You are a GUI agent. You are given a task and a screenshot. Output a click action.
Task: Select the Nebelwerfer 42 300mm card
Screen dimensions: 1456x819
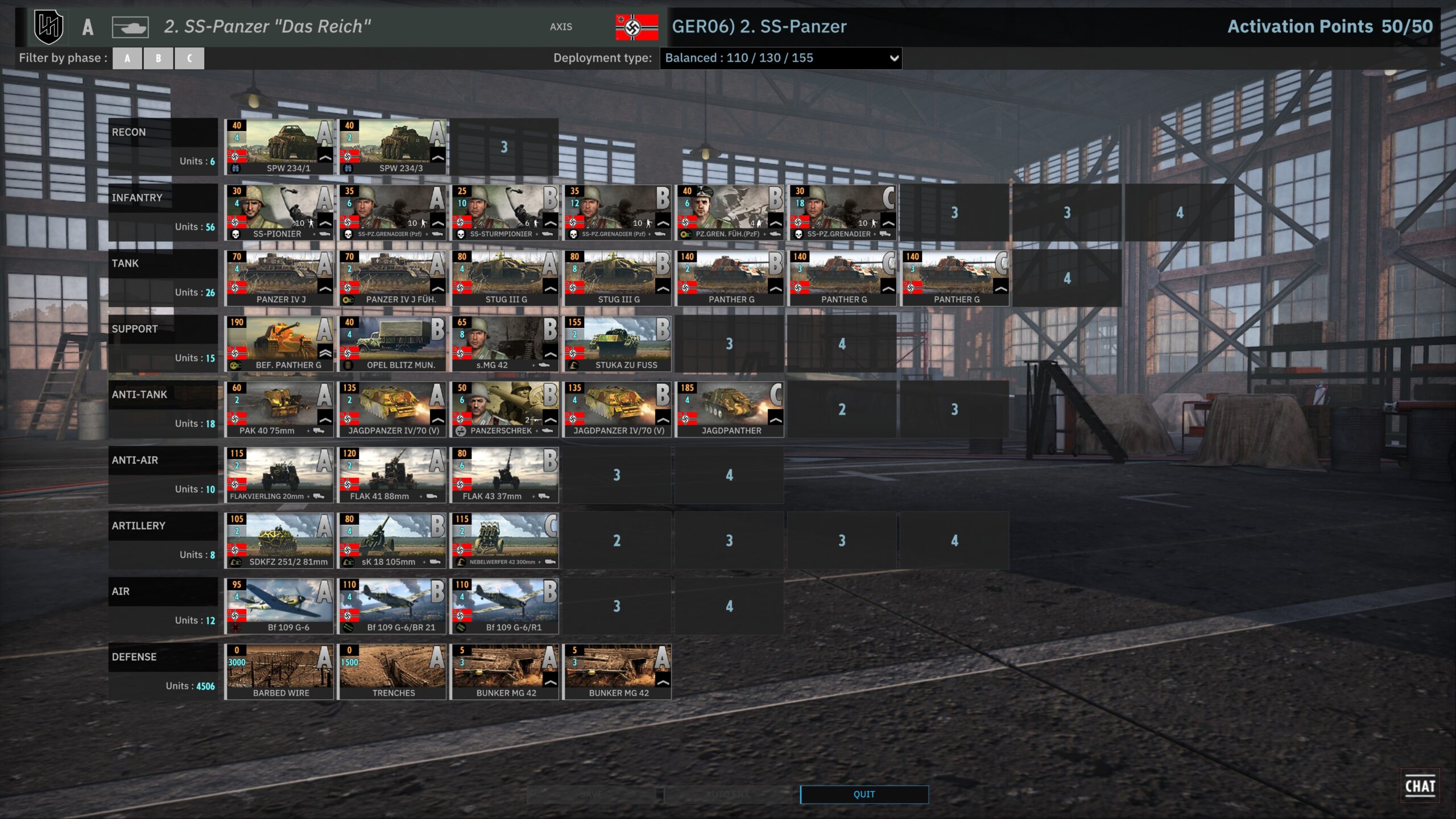coord(504,540)
